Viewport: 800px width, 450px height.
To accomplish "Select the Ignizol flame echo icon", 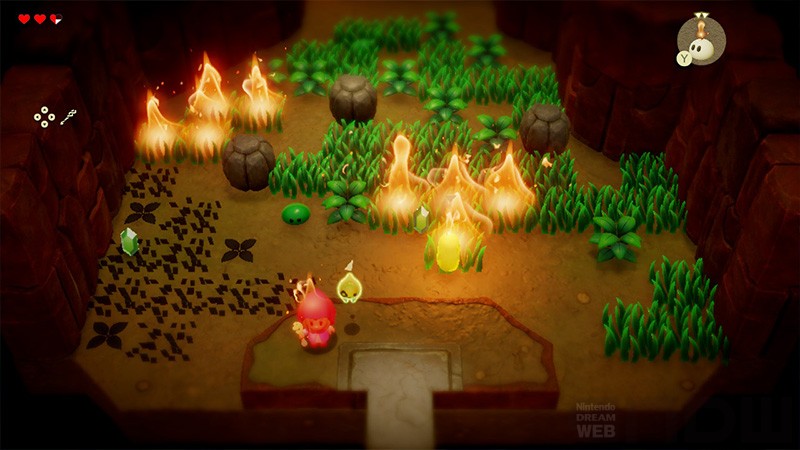I will [x=702, y=42].
